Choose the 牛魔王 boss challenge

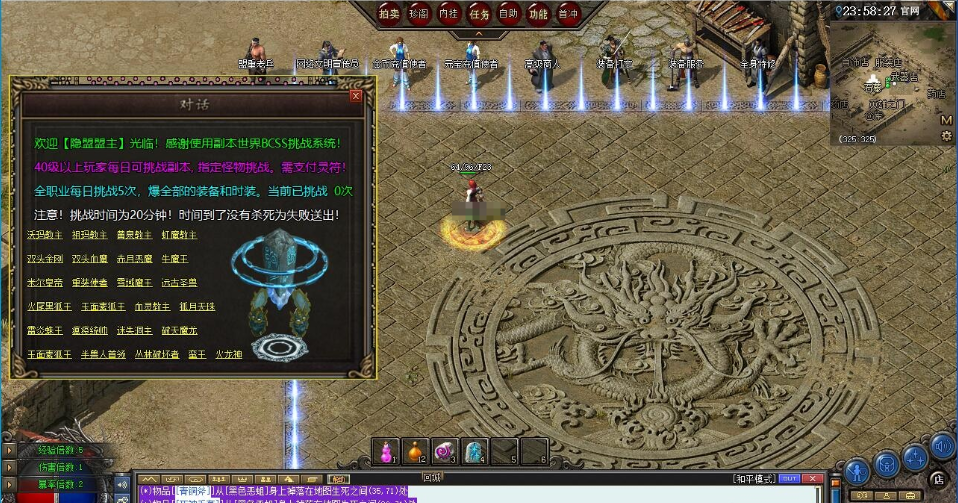[176, 259]
